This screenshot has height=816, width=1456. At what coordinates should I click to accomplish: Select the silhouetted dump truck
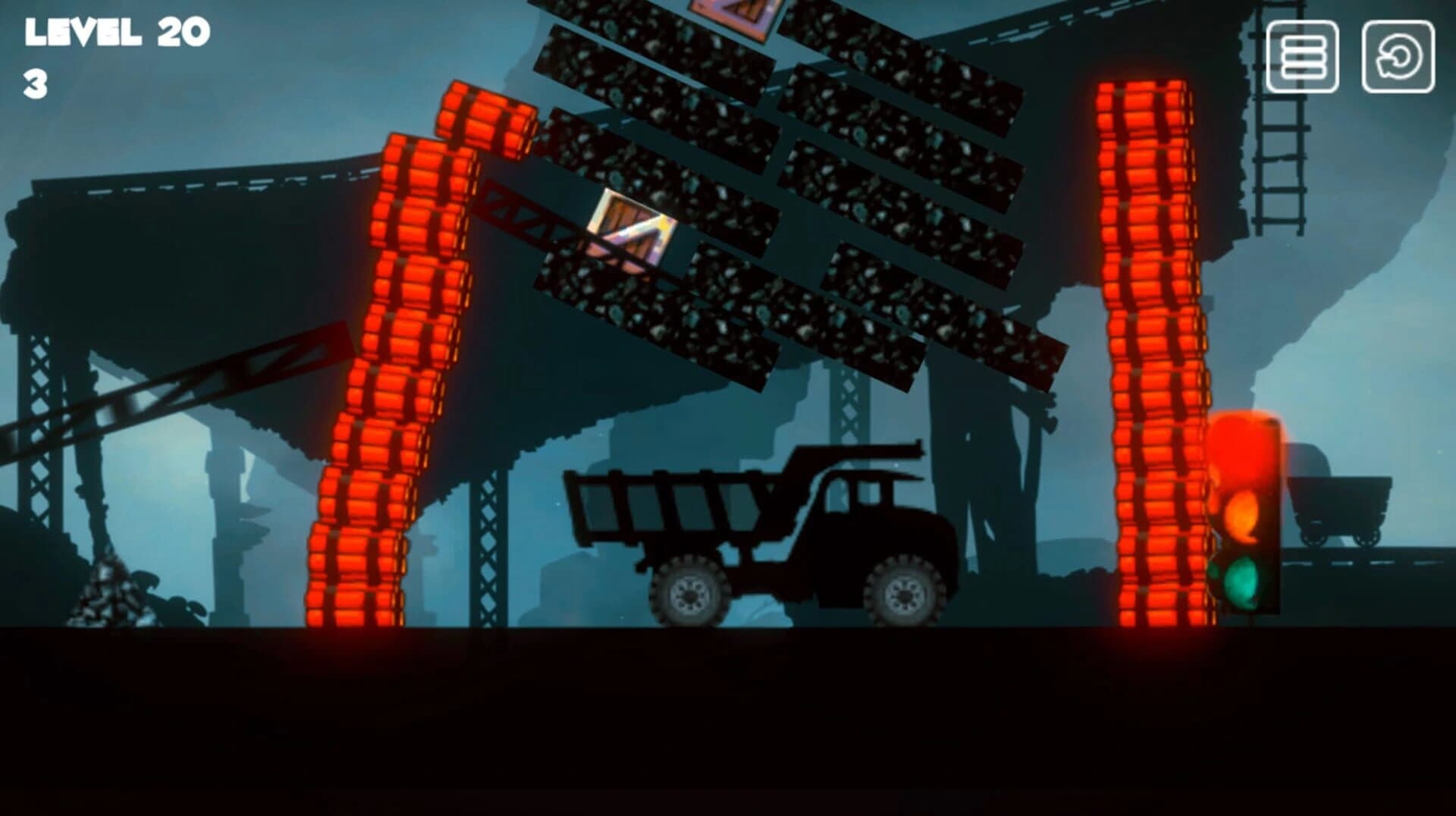click(x=758, y=523)
